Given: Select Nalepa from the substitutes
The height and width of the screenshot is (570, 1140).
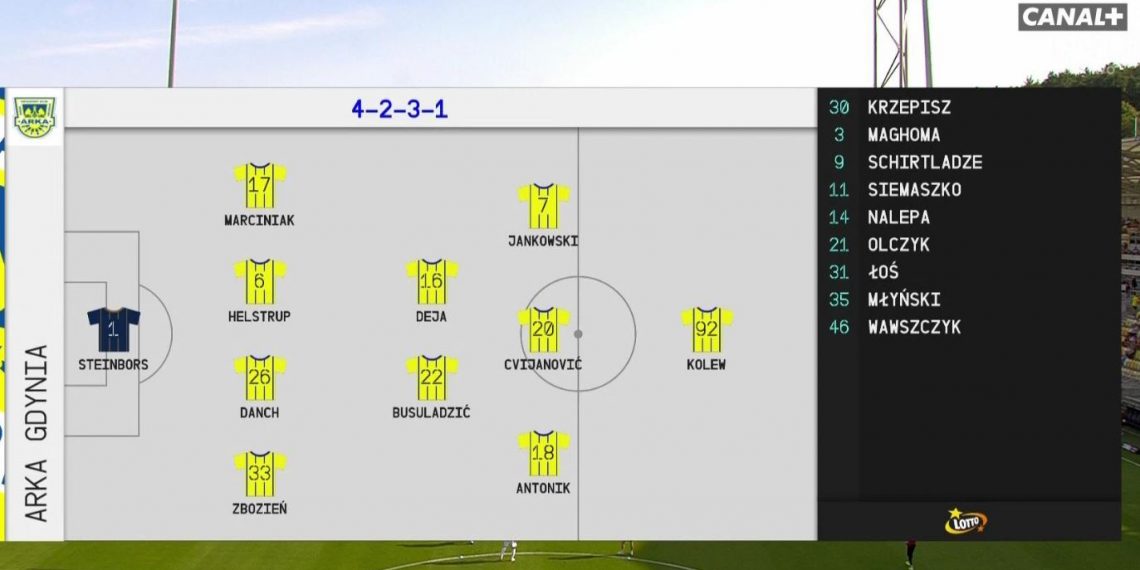Looking at the screenshot, I should tap(898, 217).
